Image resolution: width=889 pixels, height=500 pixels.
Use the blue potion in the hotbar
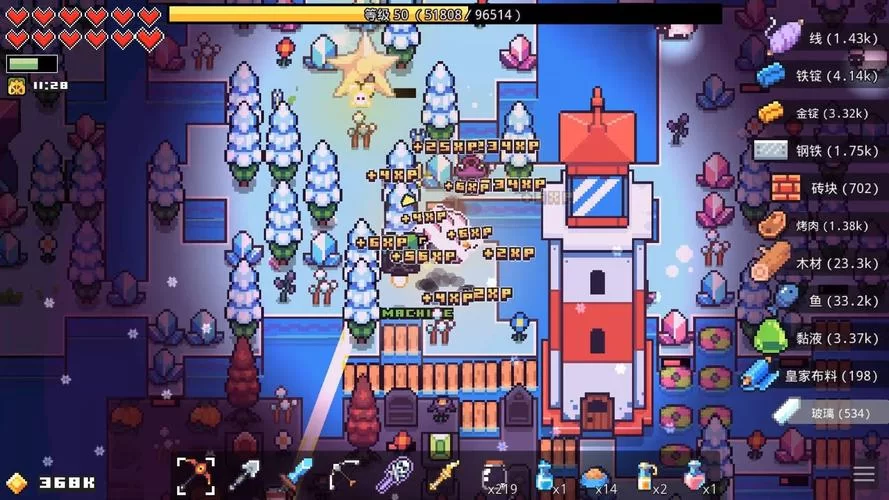pos(545,474)
